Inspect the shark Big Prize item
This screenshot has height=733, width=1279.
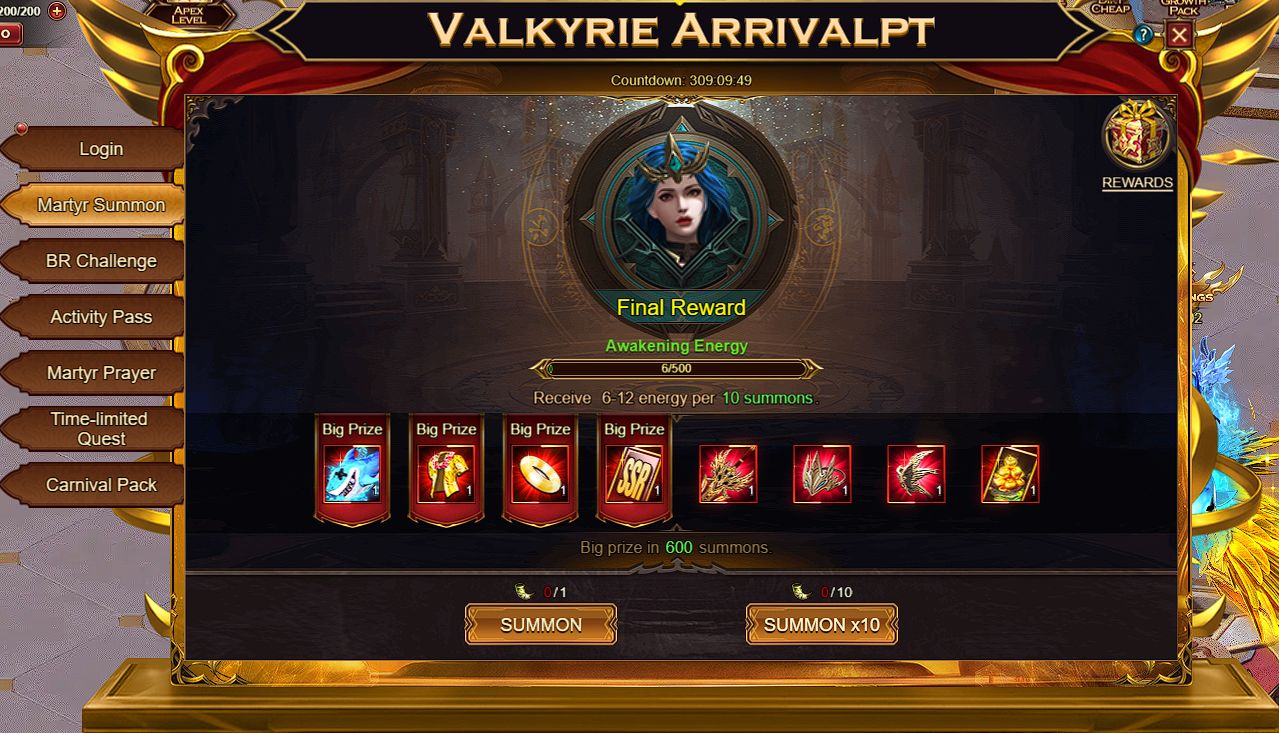[352, 474]
